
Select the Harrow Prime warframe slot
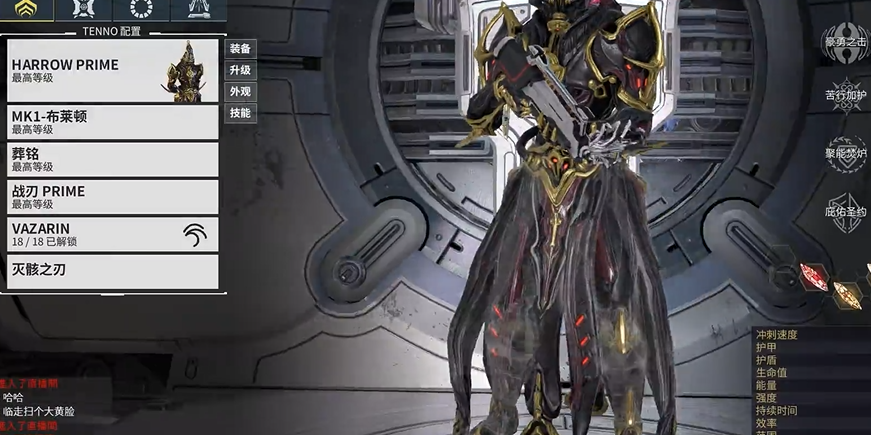[112, 70]
